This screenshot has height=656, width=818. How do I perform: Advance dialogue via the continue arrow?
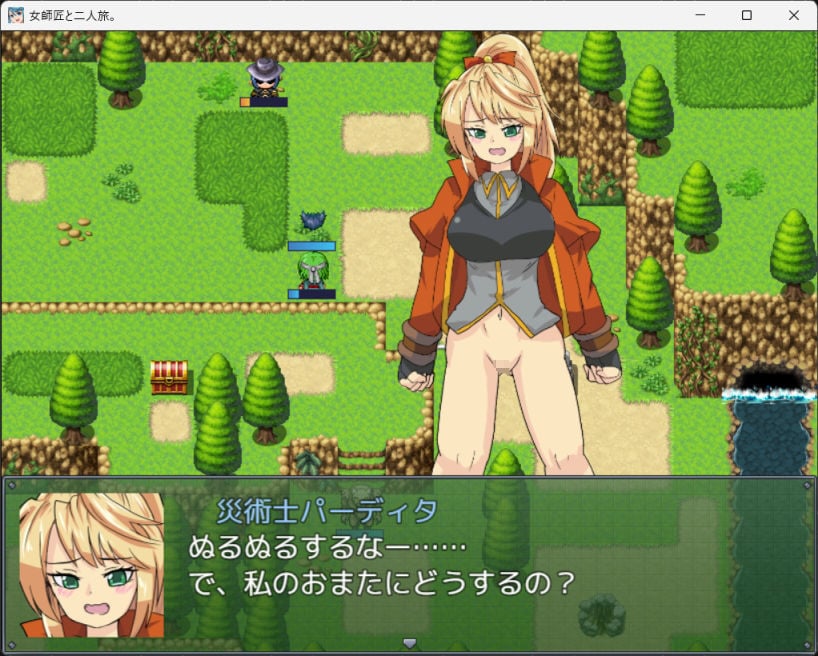408,642
